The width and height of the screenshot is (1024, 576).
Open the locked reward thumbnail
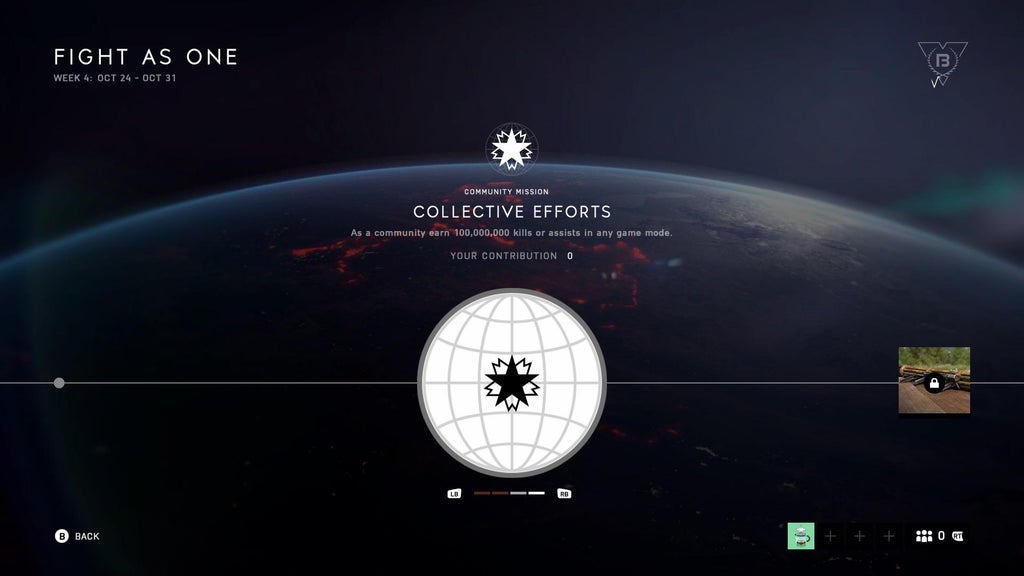pos(934,381)
